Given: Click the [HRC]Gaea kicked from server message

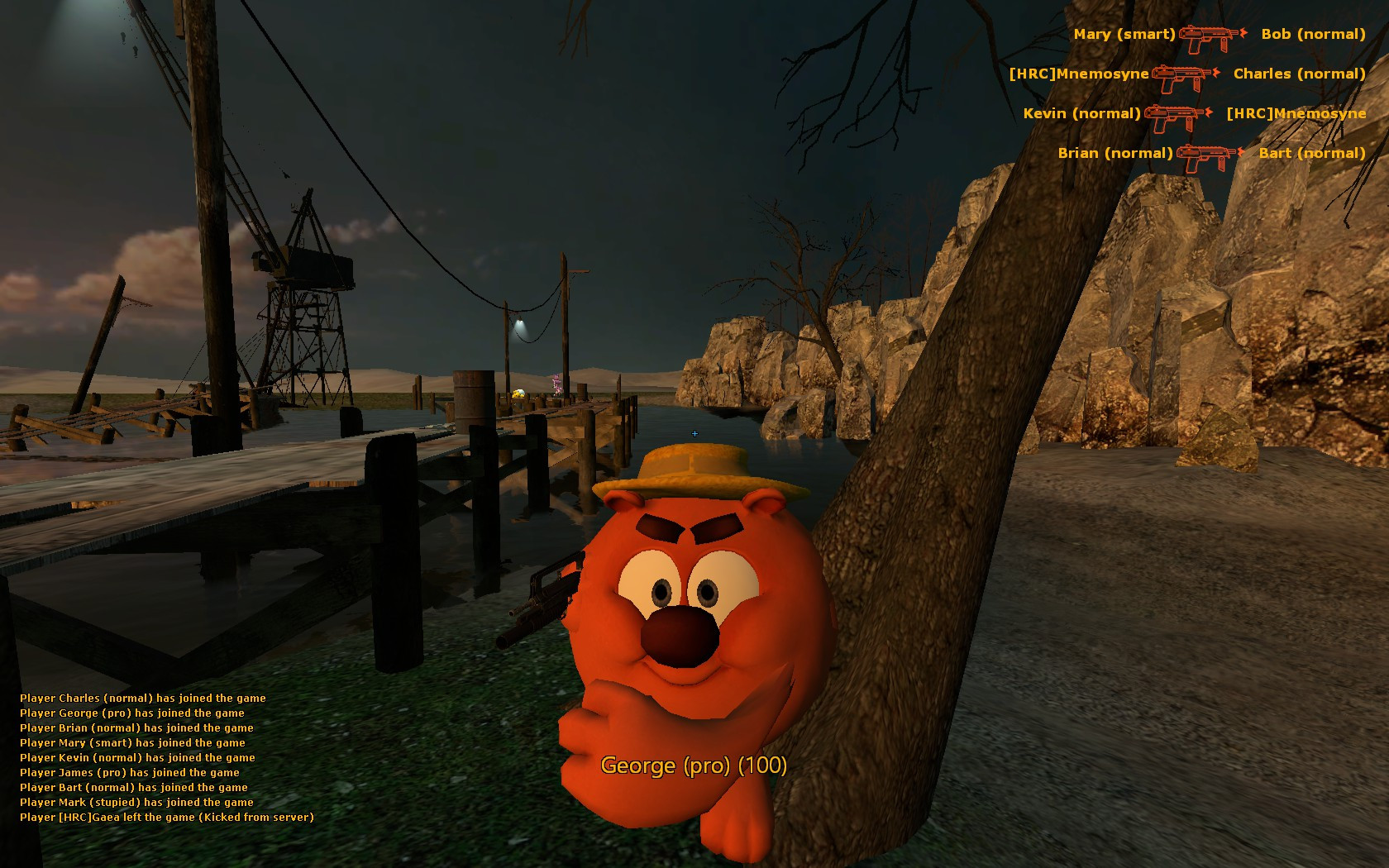Looking at the screenshot, I should [167, 817].
